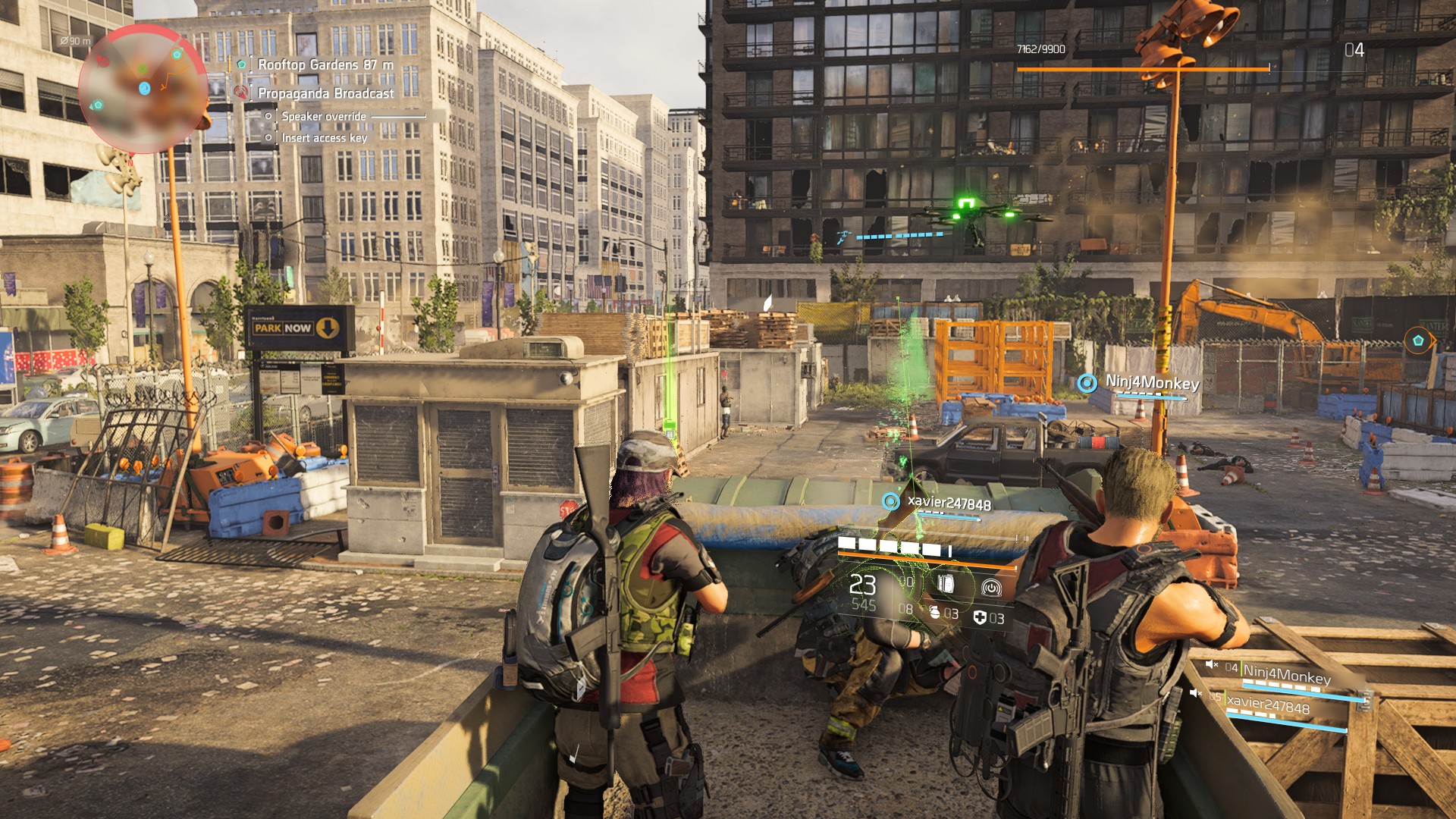This screenshot has height=819, width=1456.
Task: Expand the Insert access key objective entry
Action: coord(322,137)
